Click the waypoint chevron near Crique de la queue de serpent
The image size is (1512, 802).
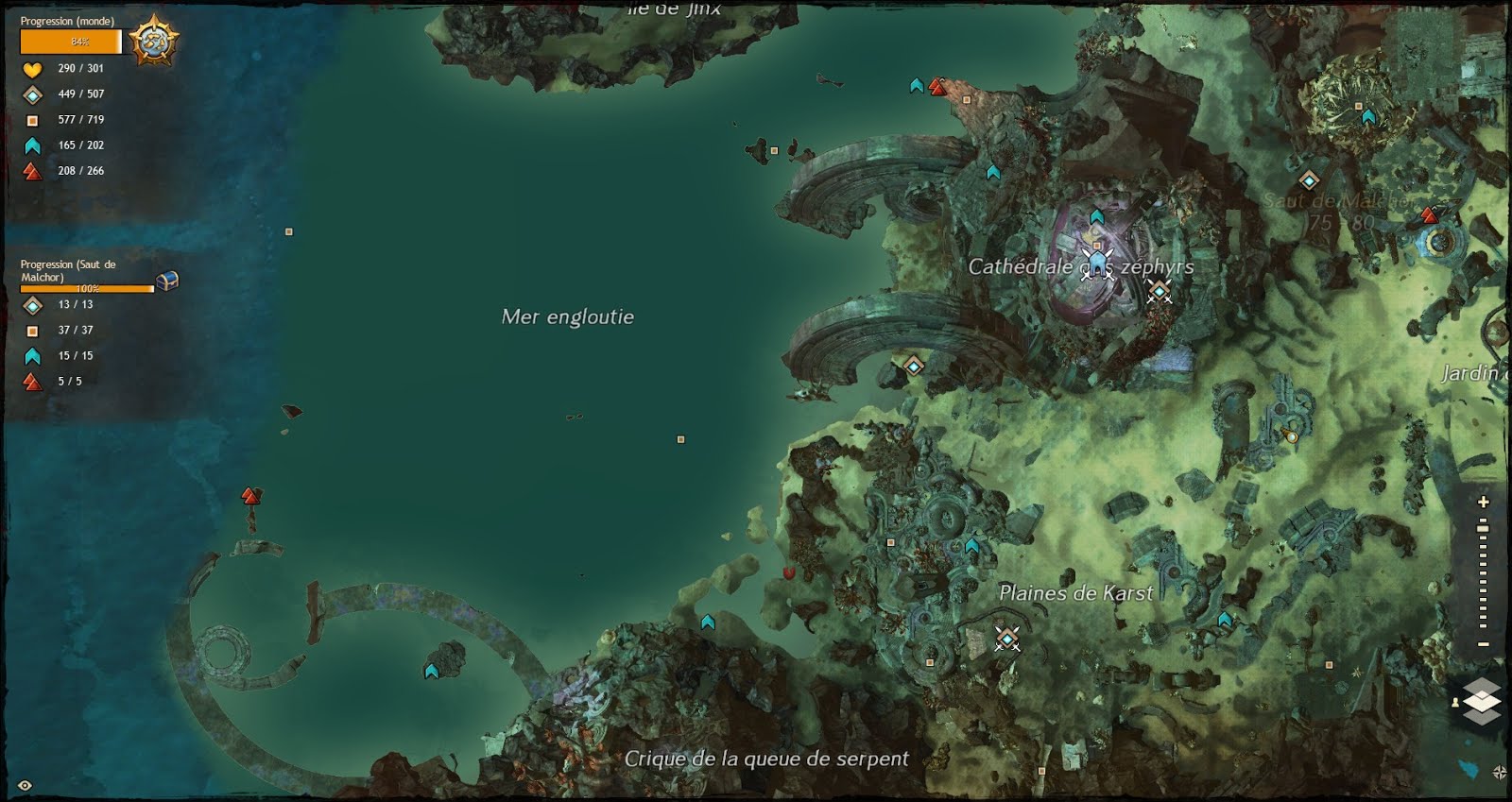point(708,623)
